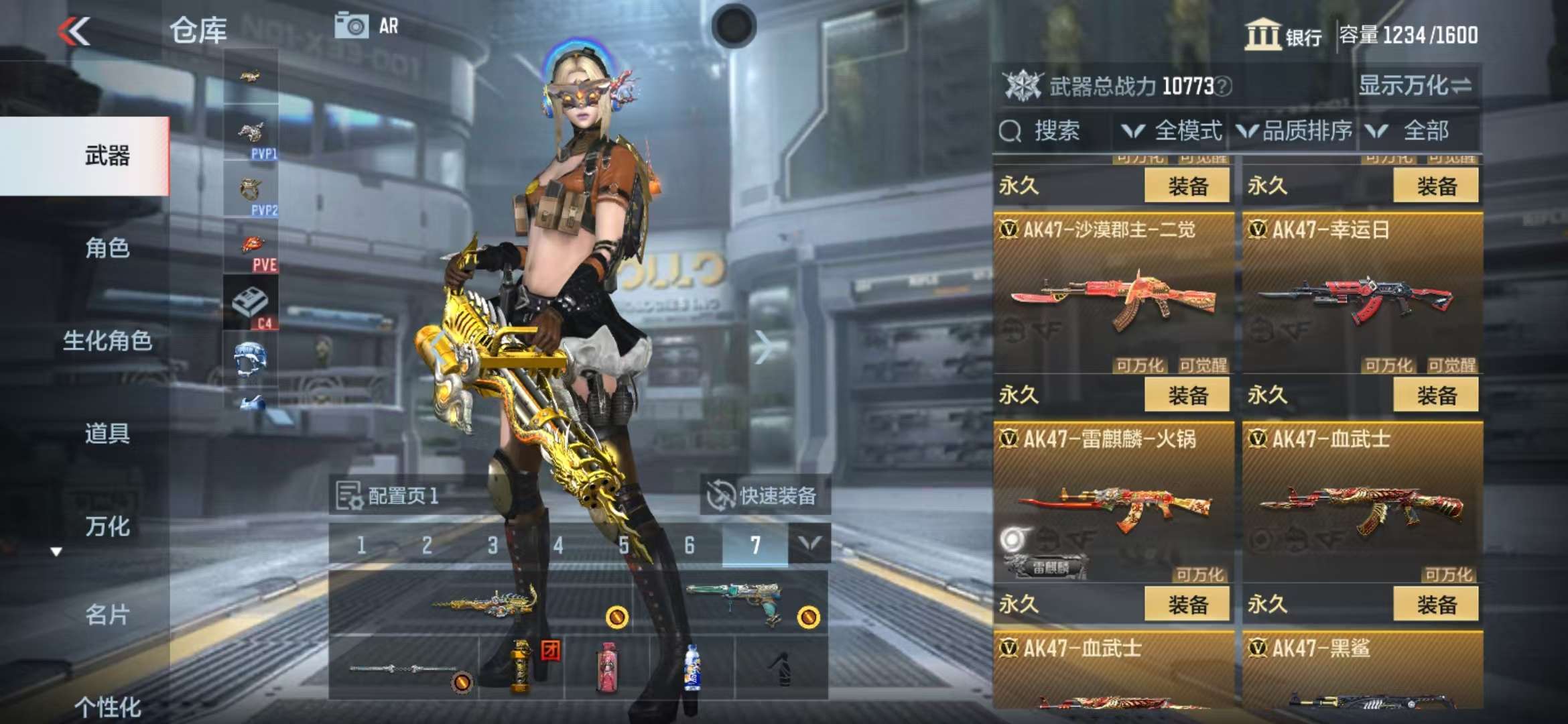
Task: Open the 名片 name card tab
Action: [x=107, y=614]
